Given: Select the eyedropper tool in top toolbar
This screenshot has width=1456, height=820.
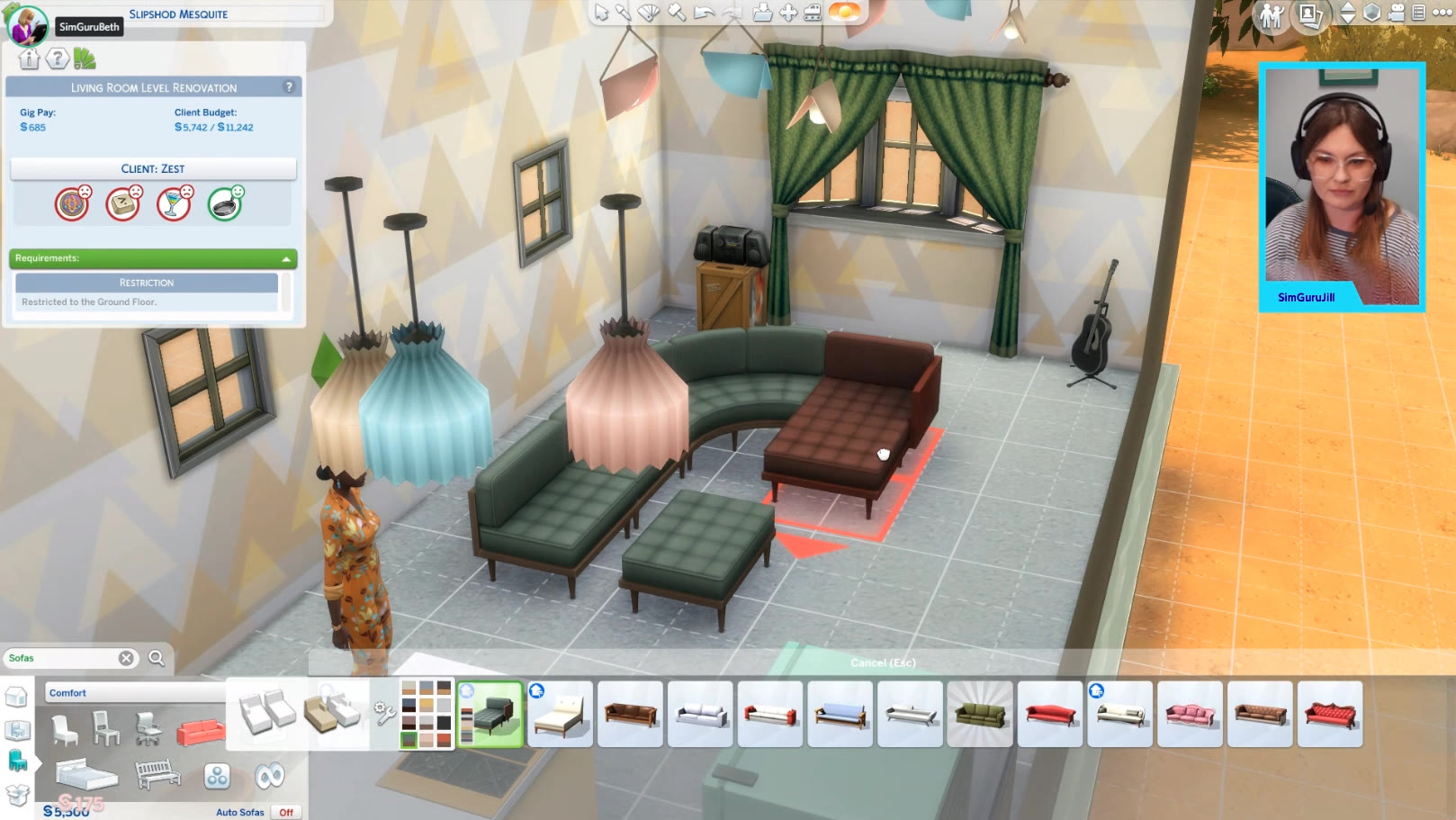Looking at the screenshot, I should coord(623,13).
